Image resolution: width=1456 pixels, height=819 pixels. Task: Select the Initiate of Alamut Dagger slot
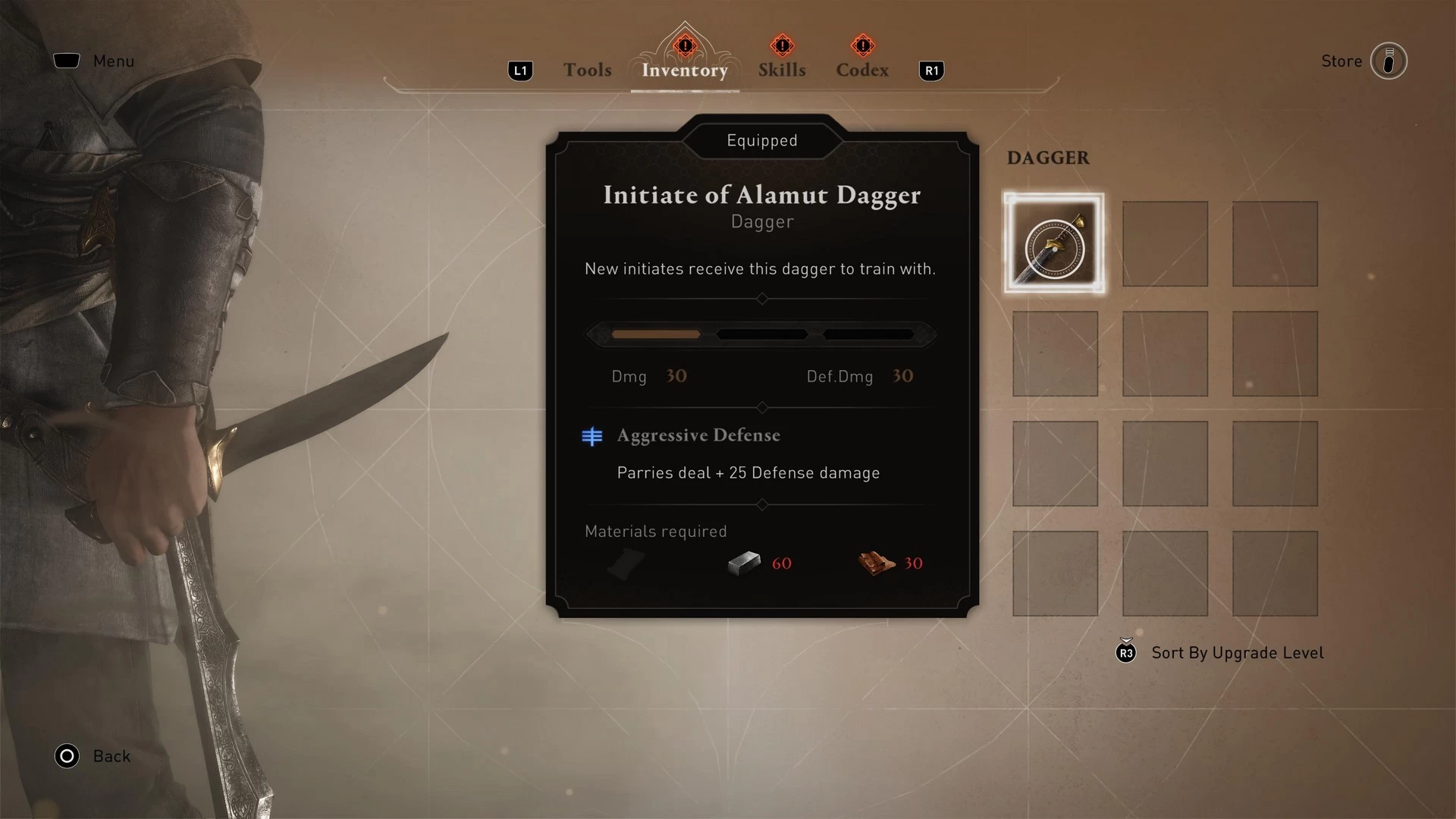click(1054, 243)
